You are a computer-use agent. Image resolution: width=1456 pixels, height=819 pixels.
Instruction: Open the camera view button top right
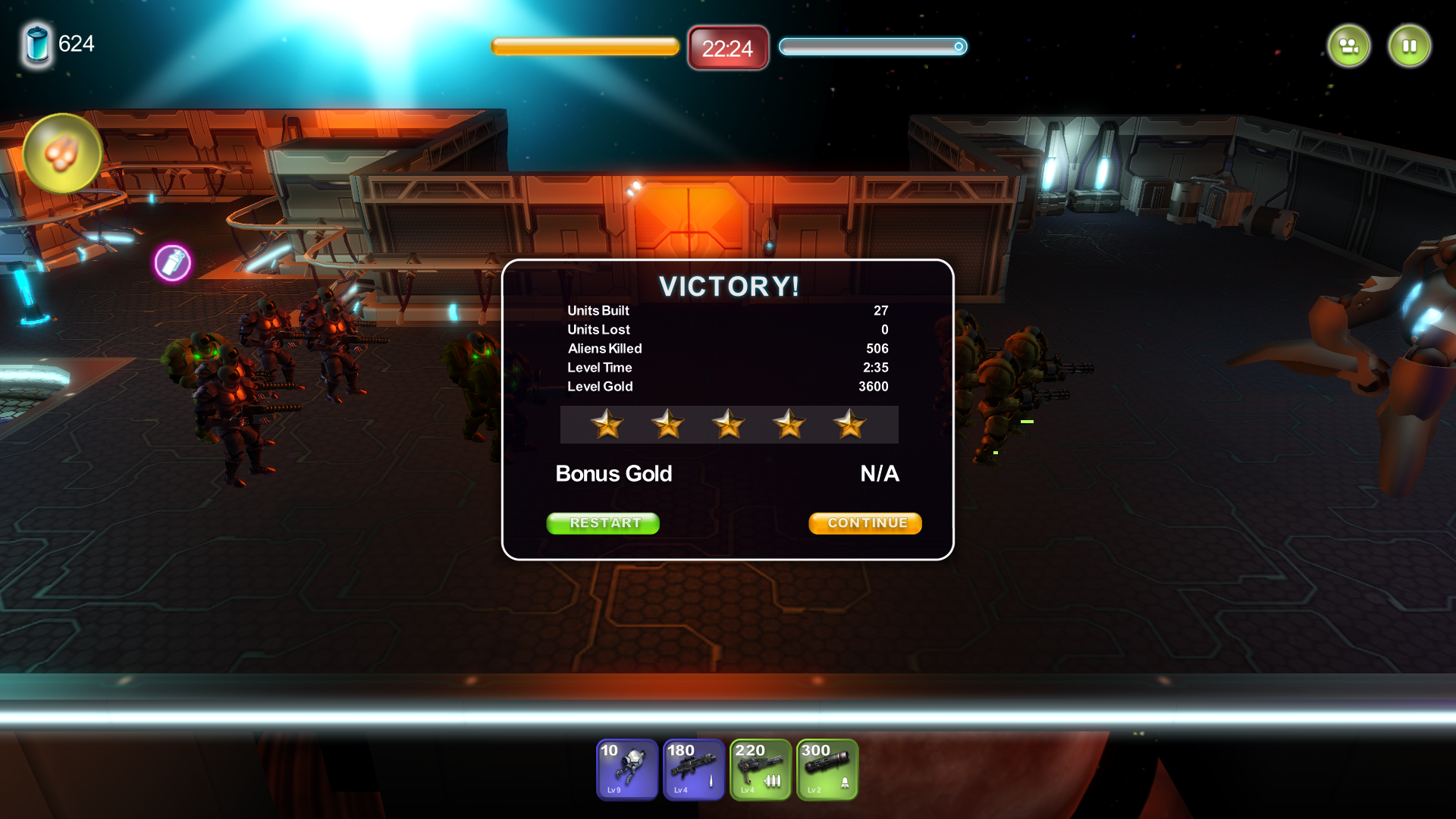(x=1348, y=45)
